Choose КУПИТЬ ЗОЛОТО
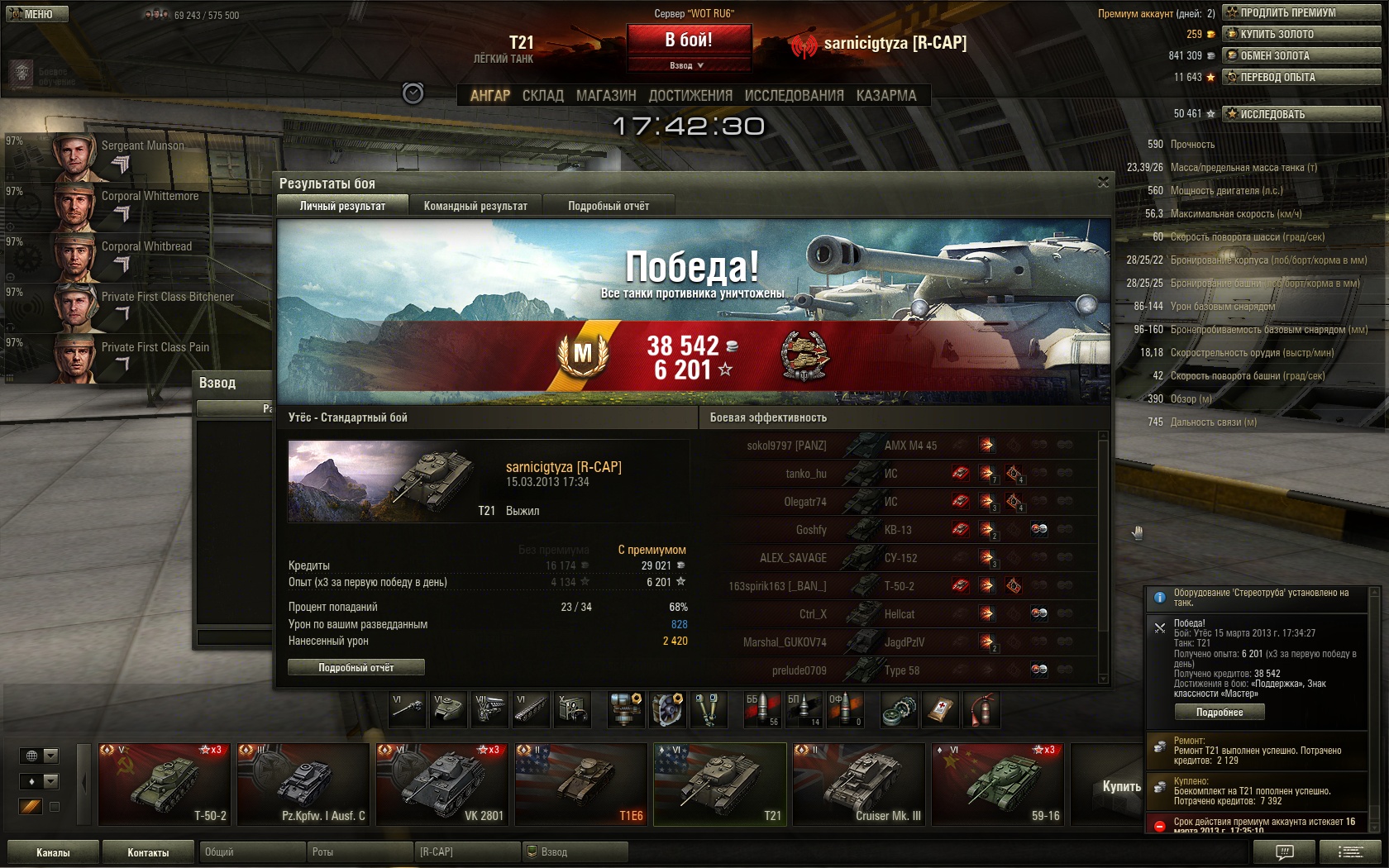Image resolution: width=1389 pixels, height=868 pixels. (1301, 34)
